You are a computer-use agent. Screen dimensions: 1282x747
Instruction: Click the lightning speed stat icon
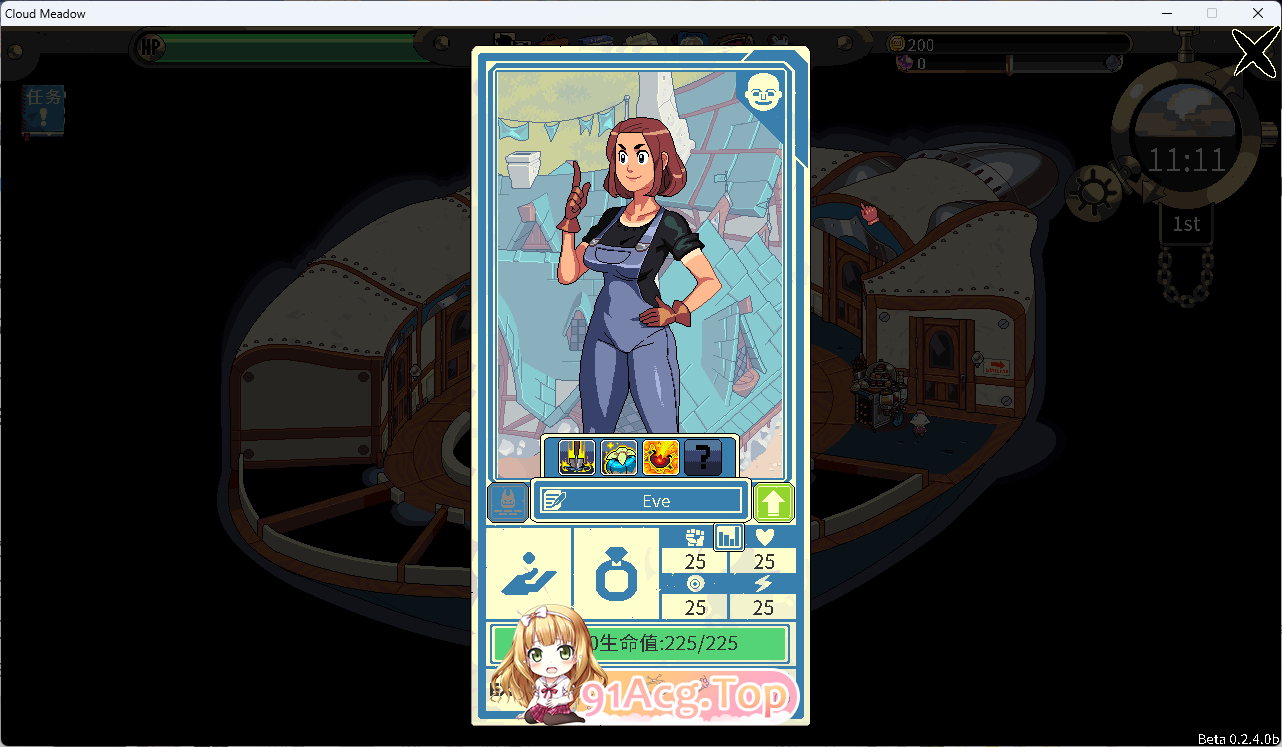point(763,584)
